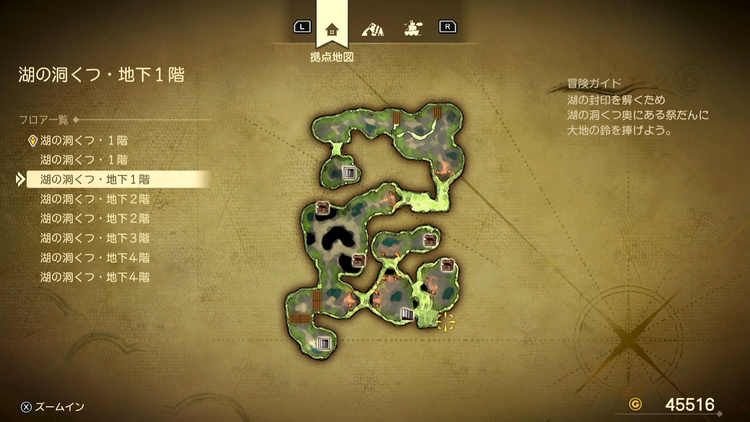
Task: Select the 1階 entry with the location pin
Action: [84, 140]
